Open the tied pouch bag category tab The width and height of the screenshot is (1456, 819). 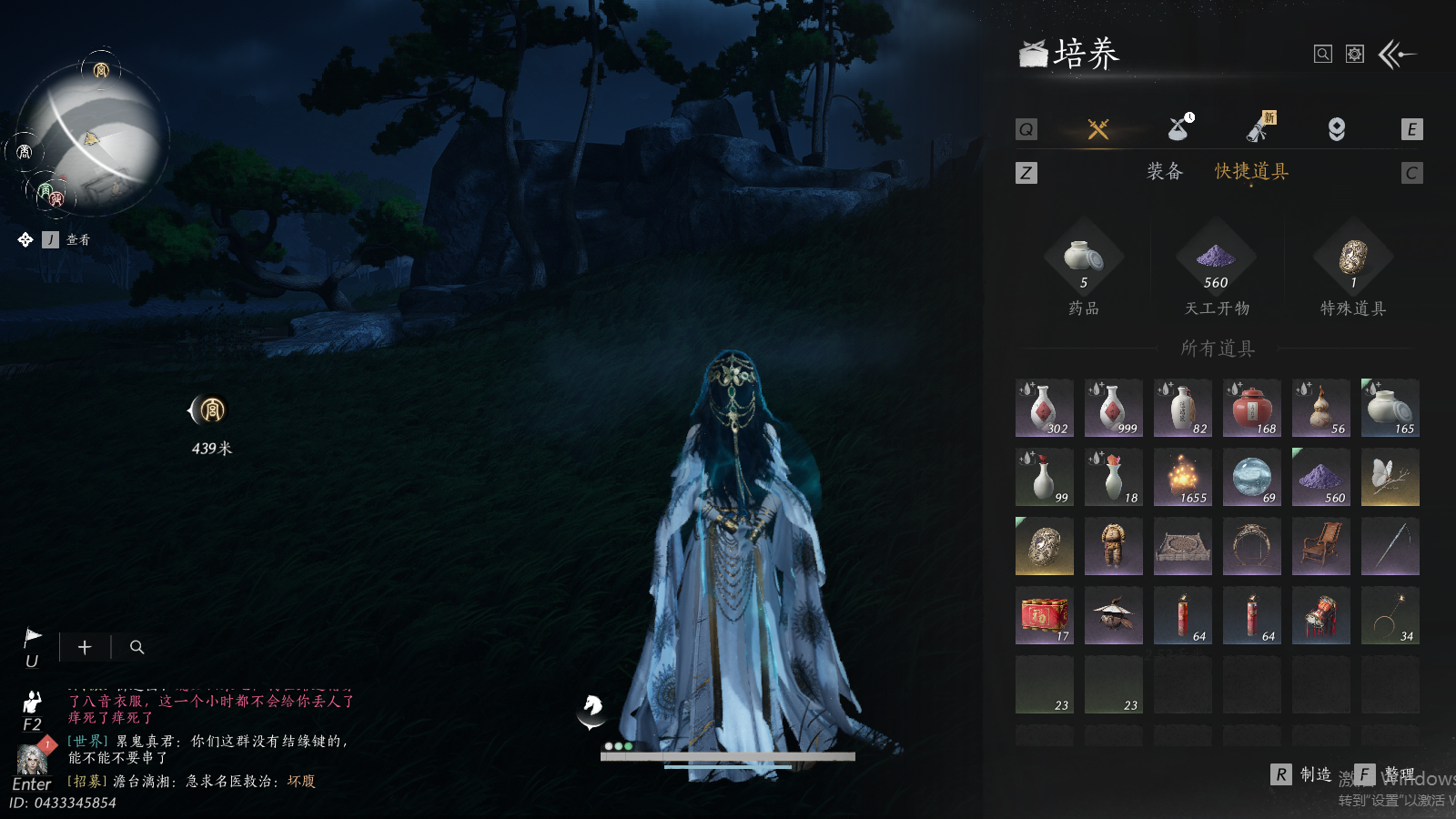(x=1180, y=128)
